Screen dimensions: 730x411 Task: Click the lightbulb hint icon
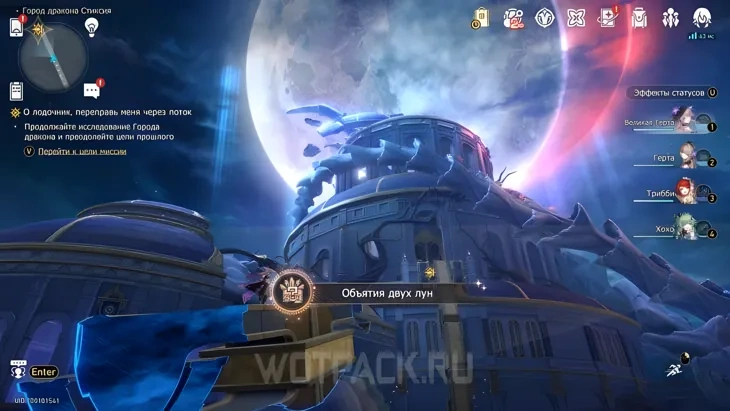[92, 27]
